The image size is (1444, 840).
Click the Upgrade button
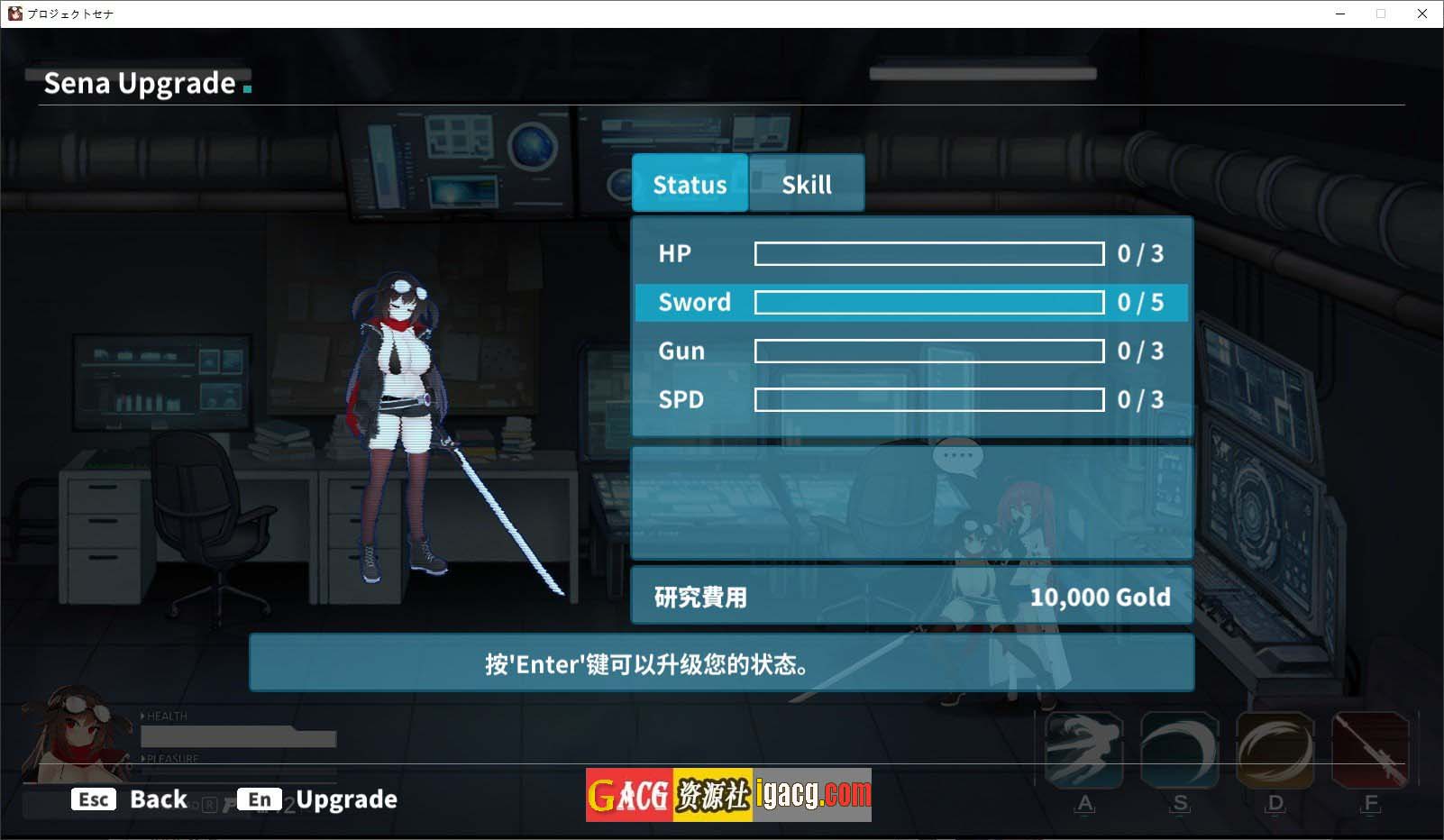point(318,799)
